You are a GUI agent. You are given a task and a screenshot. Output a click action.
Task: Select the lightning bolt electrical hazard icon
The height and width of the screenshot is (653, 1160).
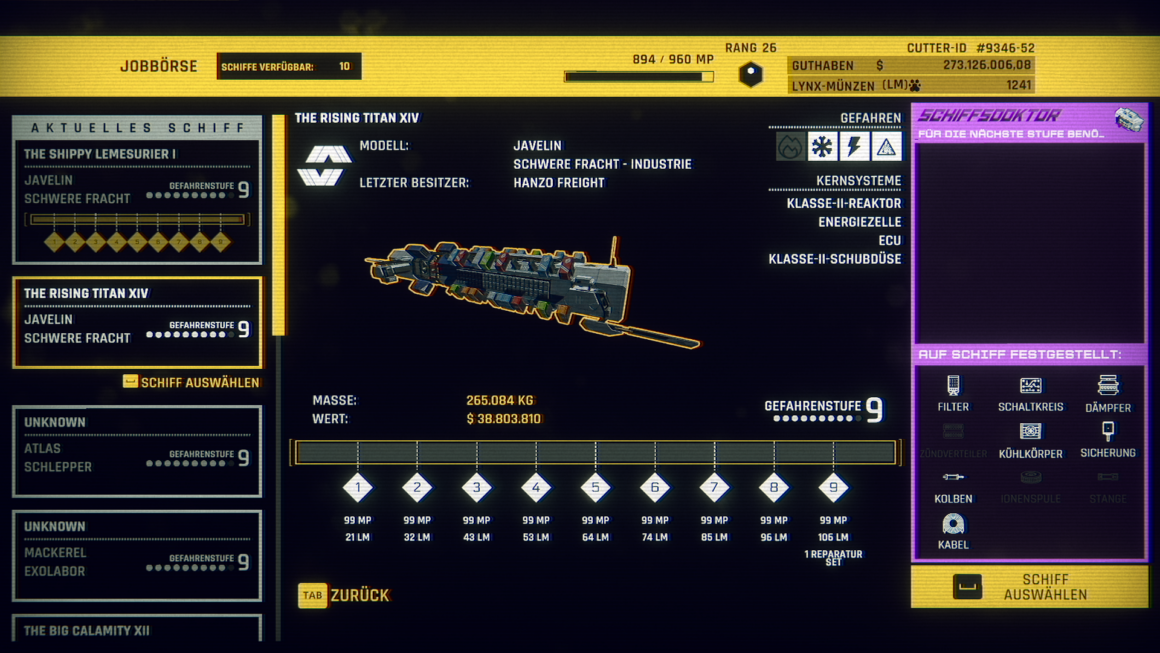854,147
